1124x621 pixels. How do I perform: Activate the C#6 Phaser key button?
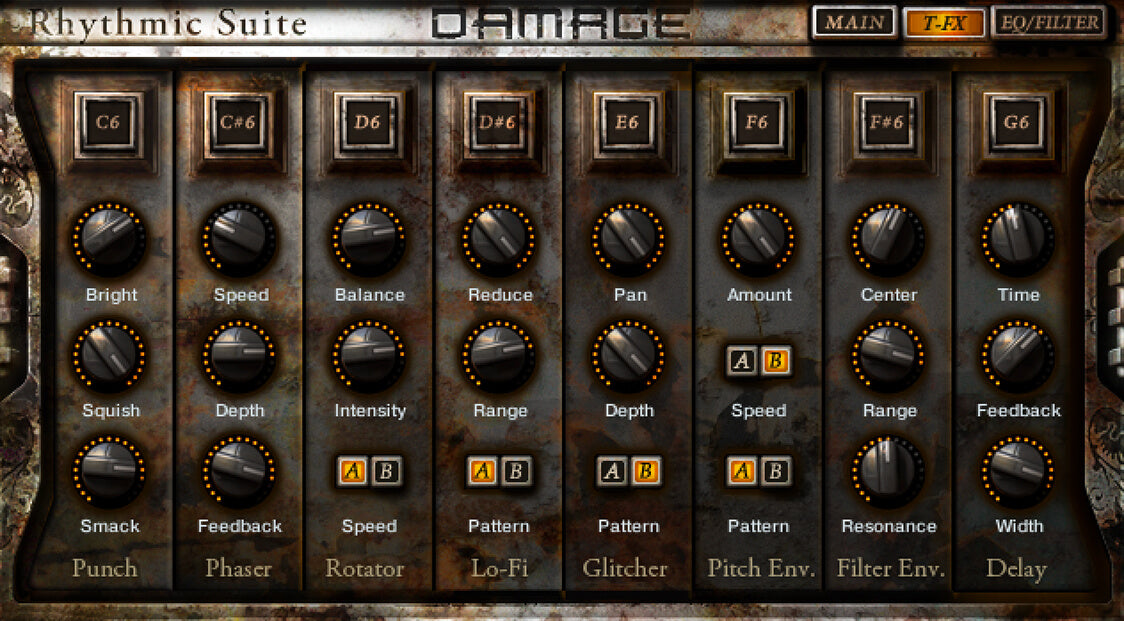[x=239, y=124]
